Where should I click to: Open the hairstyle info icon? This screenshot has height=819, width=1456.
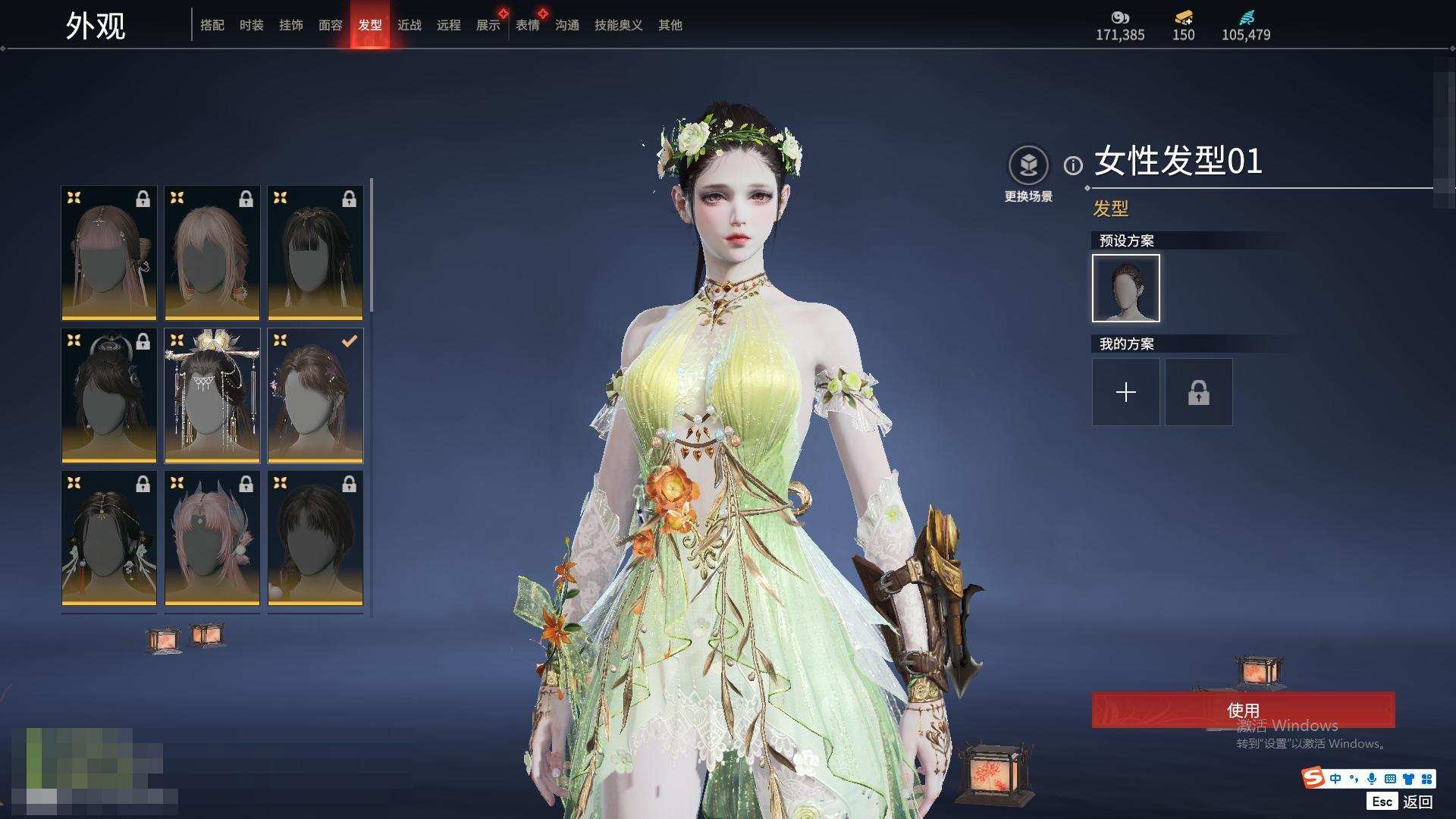(x=1073, y=165)
